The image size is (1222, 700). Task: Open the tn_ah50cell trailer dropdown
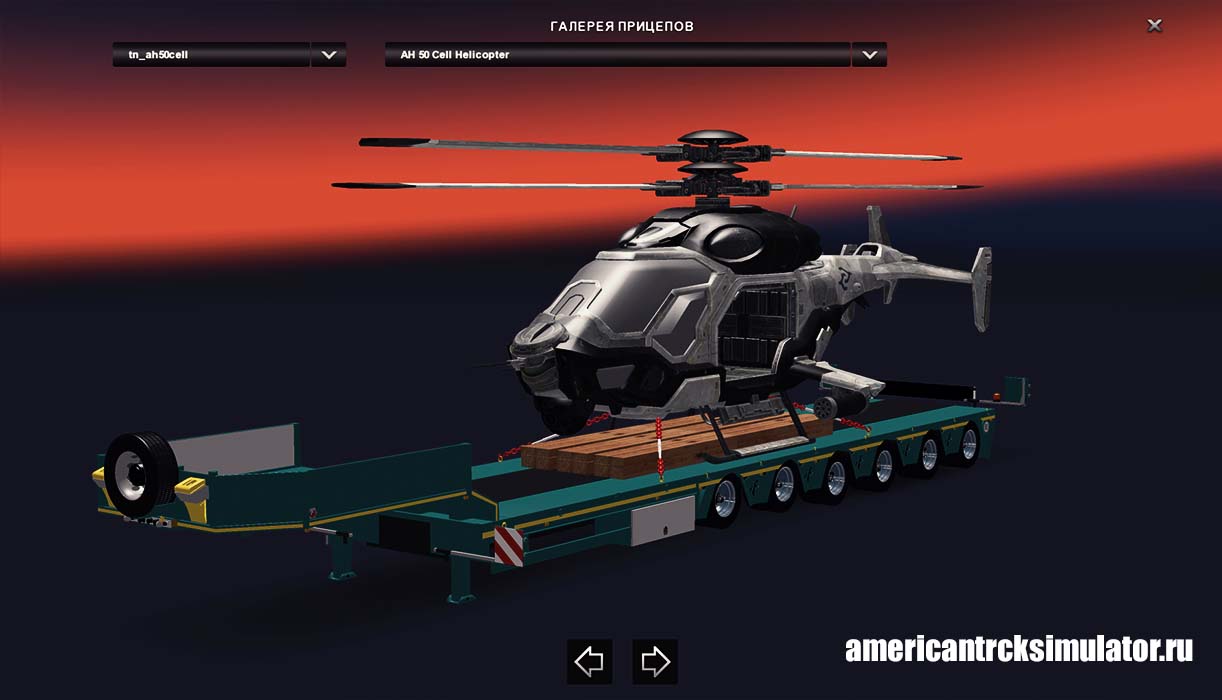click(x=328, y=55)
